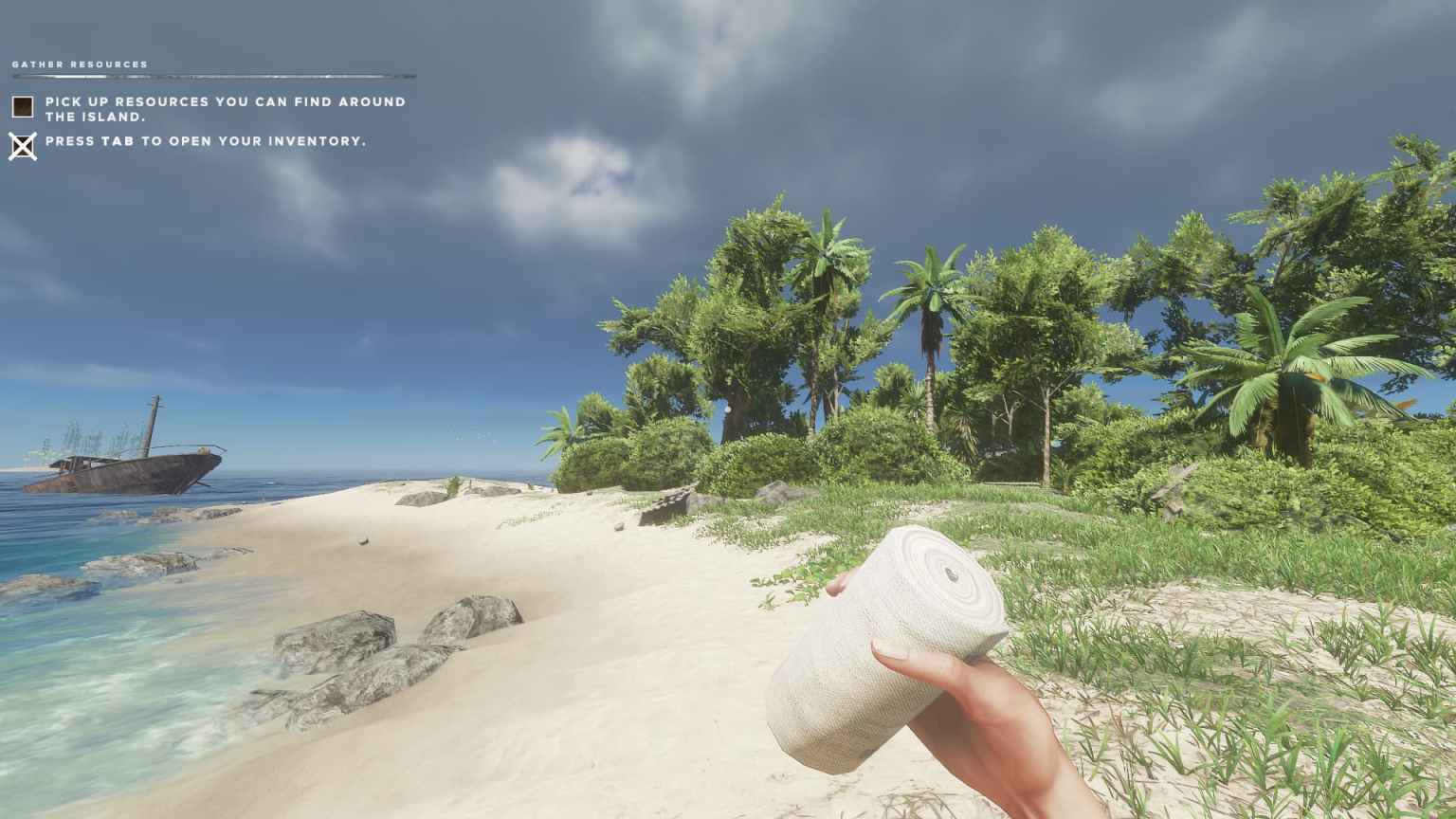
Task: Click the shipwreck on the horizon
Action: coord(133,463)
